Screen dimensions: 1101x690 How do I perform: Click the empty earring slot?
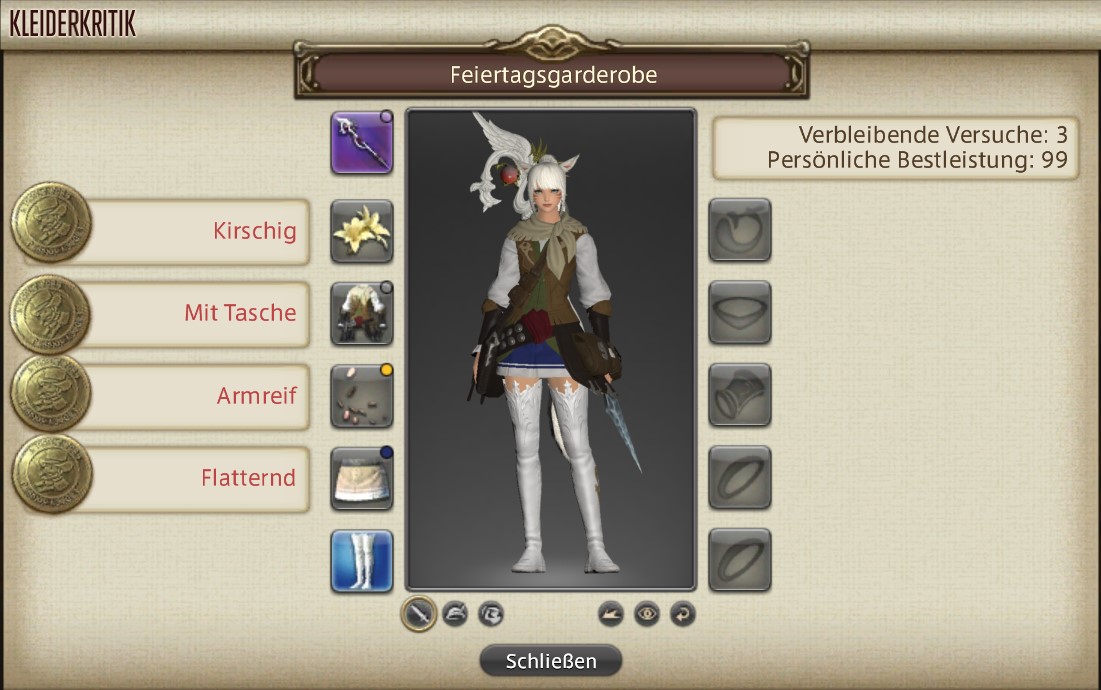pyautogui.click(x=740, y=231)
